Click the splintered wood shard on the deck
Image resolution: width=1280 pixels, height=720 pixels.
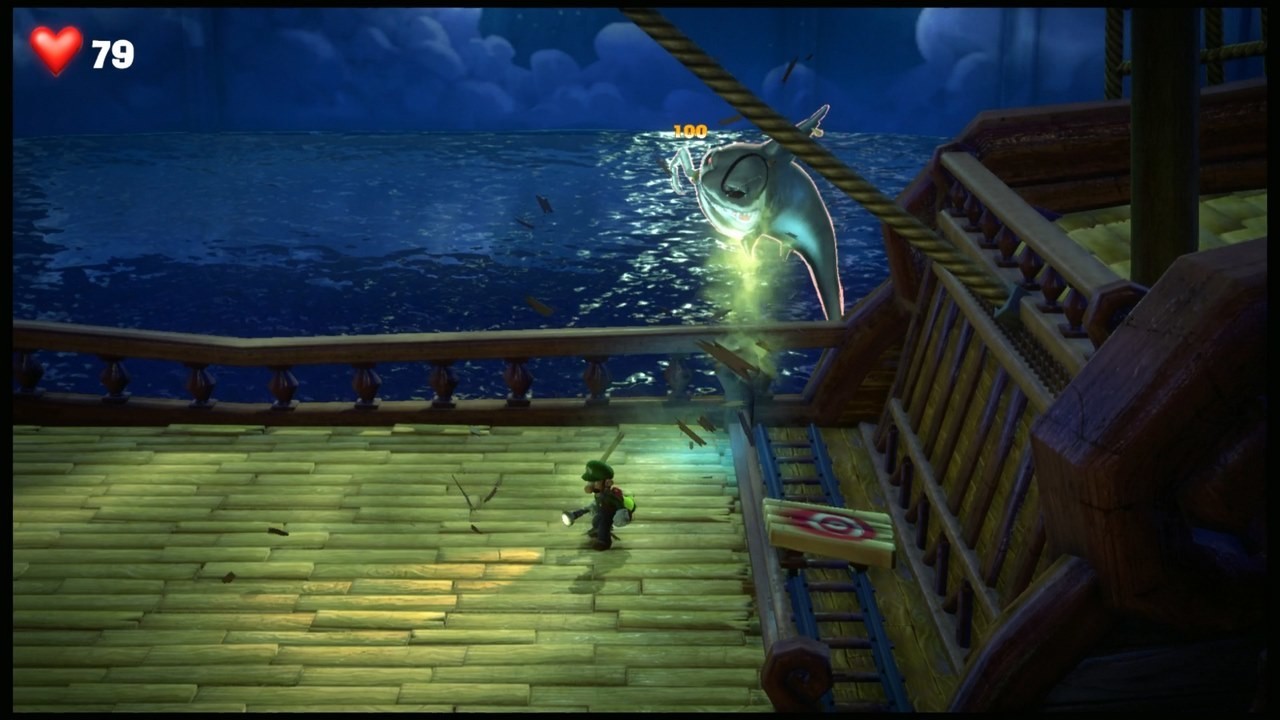pyautogui.click(x=470, y=495)
